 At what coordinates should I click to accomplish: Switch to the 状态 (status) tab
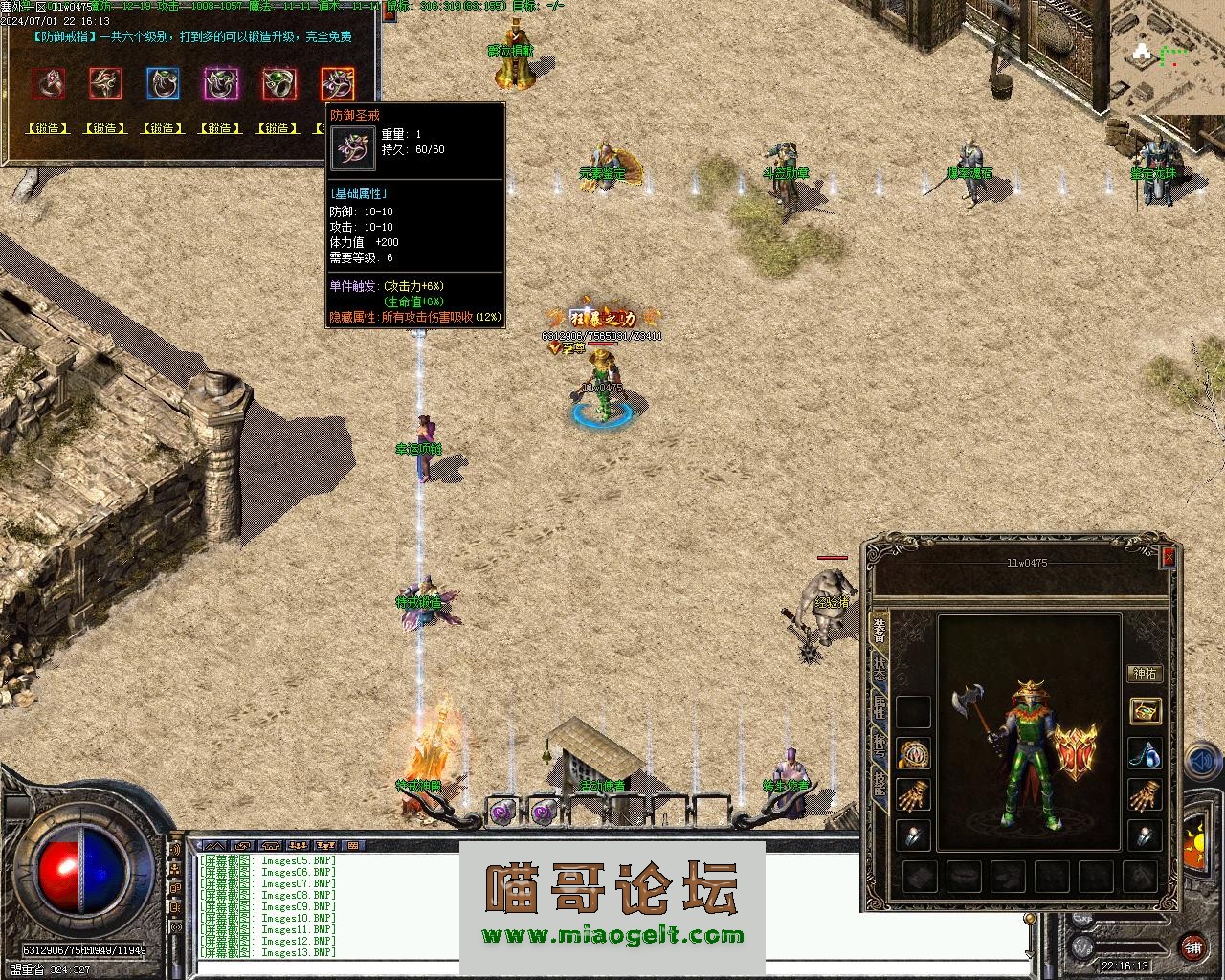click(x=879, y=668)
